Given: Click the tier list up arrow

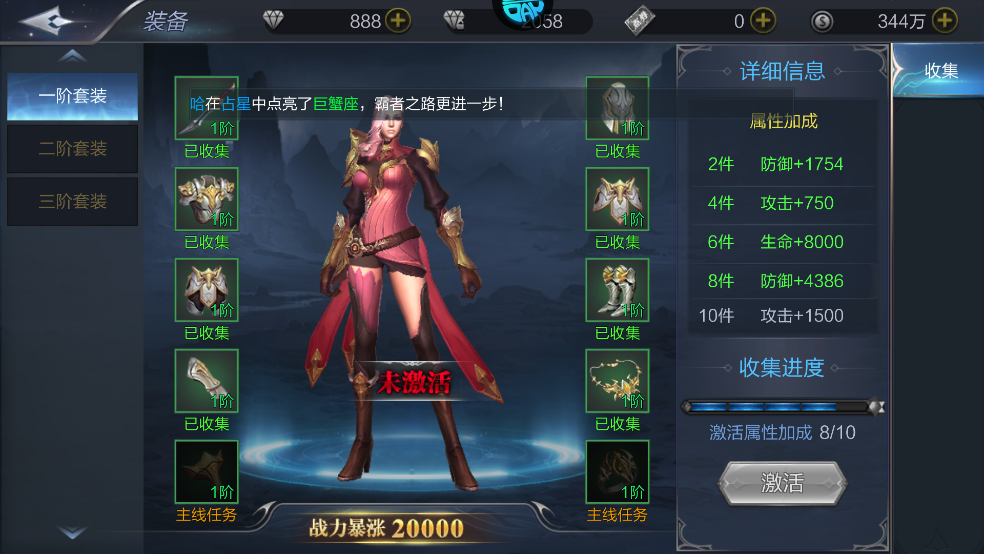Looking at the screenshot, I should click(72, 56).
